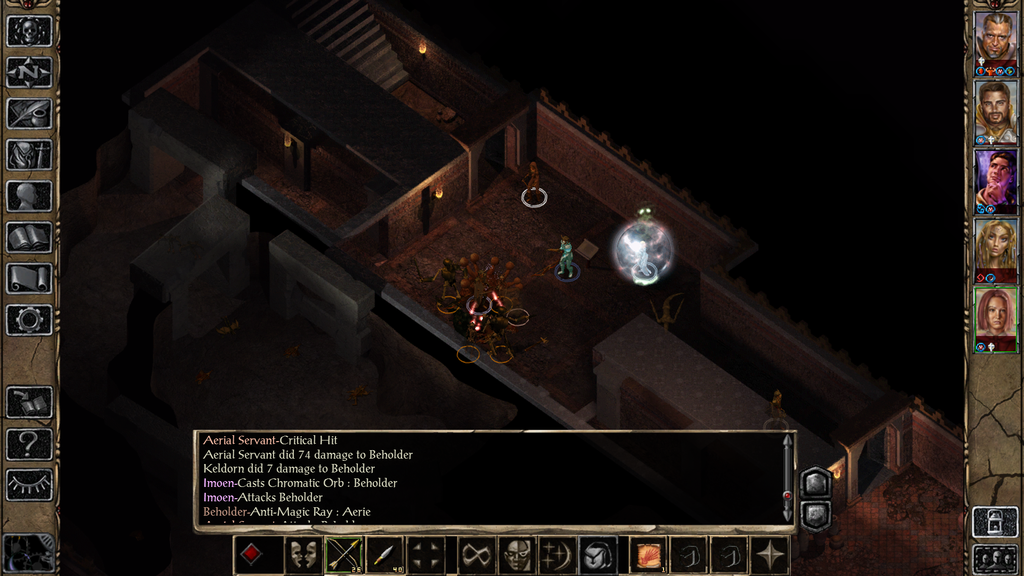1024x576 pixels.
Task: Click the question mark help button
Action: tap(29, 443)
